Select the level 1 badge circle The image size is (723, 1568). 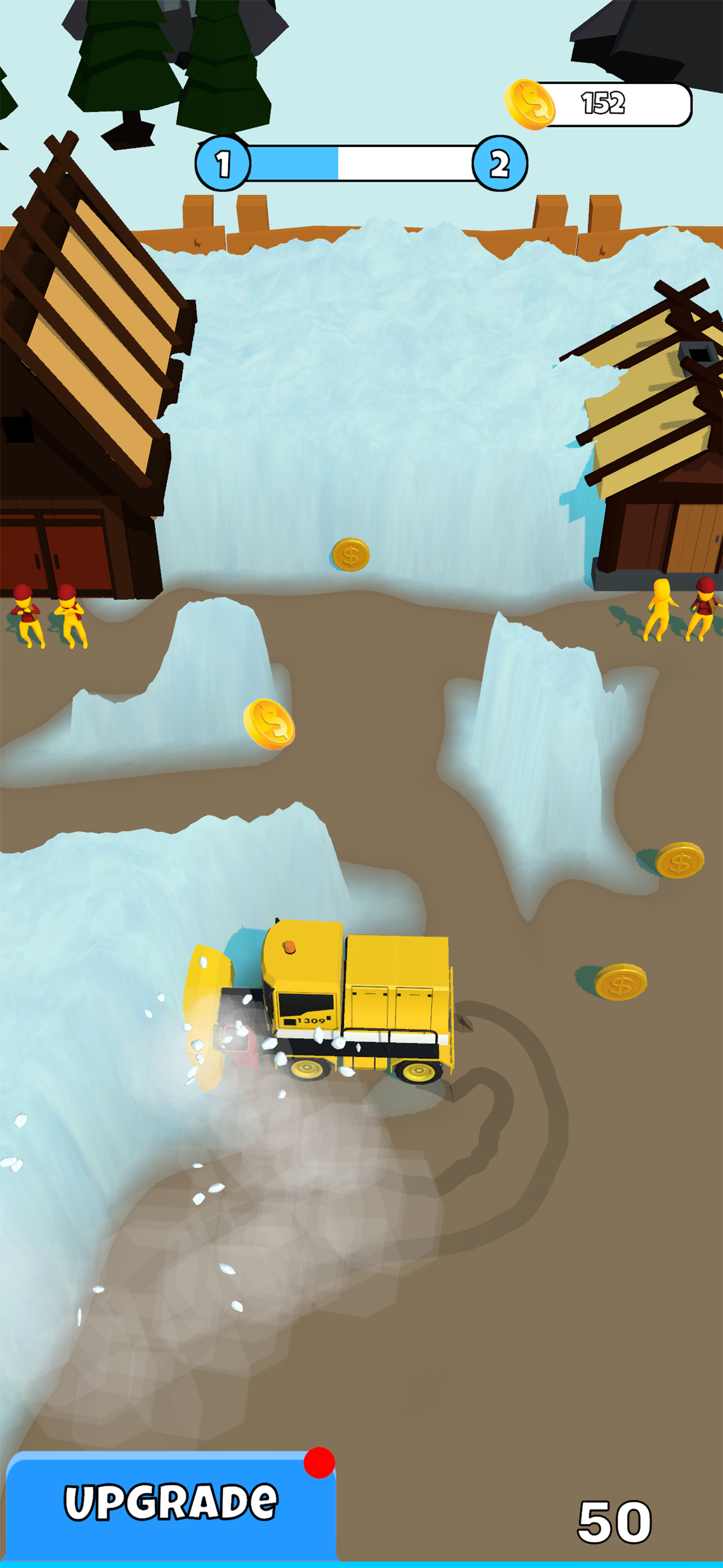click(x=224, y=163)
